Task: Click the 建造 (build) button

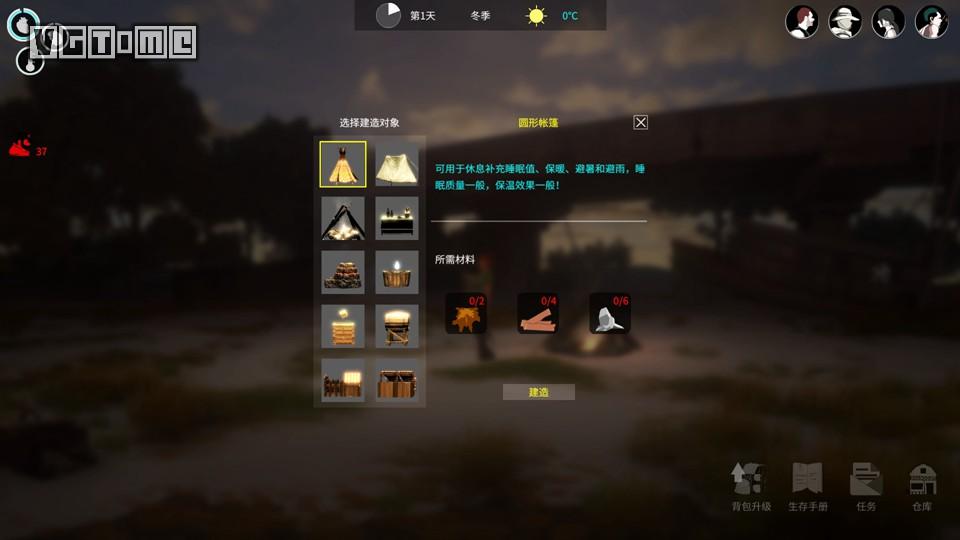Action: (x=539, y=392)
